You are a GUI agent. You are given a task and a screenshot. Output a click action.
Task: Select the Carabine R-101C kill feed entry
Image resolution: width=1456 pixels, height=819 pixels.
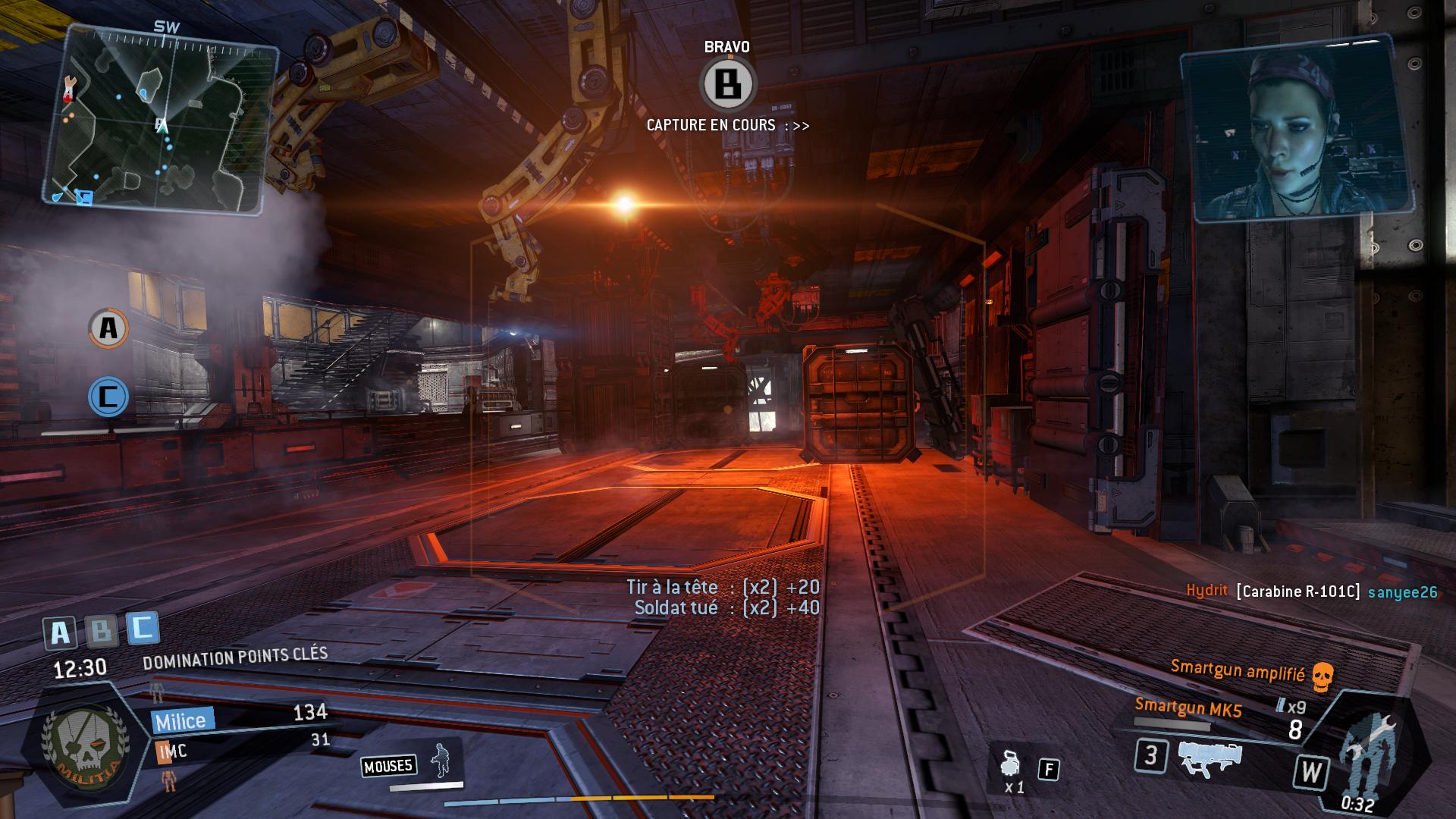click(1298, 591)
